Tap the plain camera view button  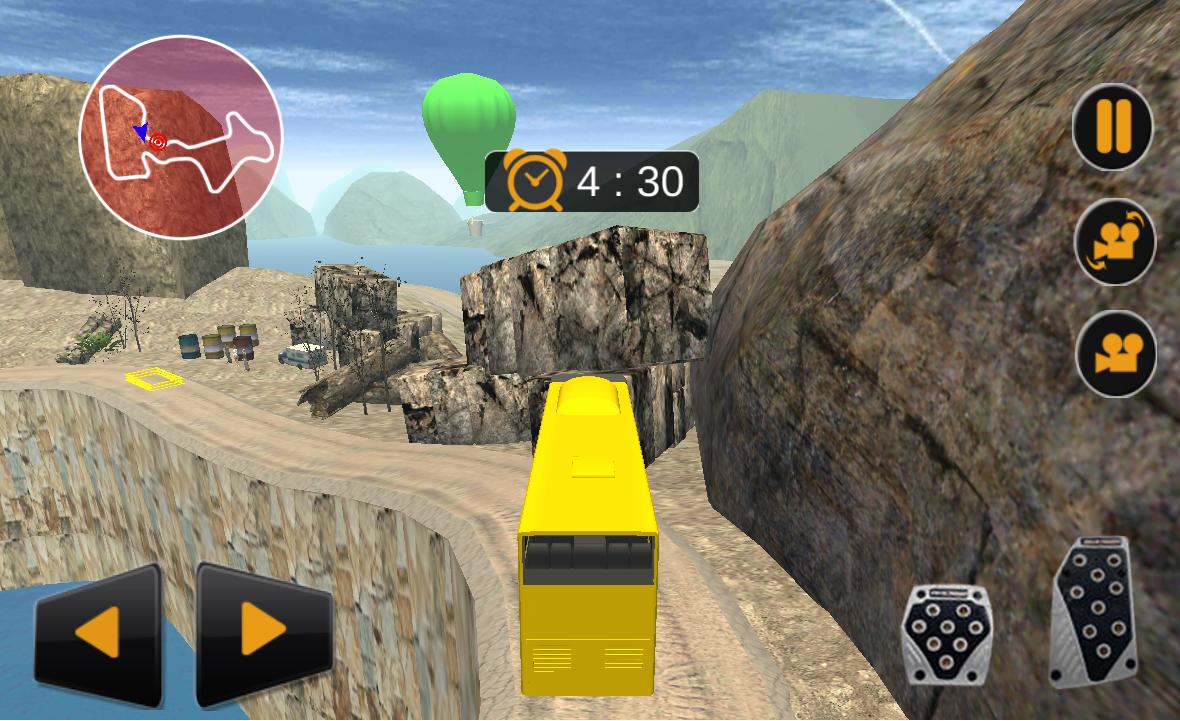(x=1115, y=354)
